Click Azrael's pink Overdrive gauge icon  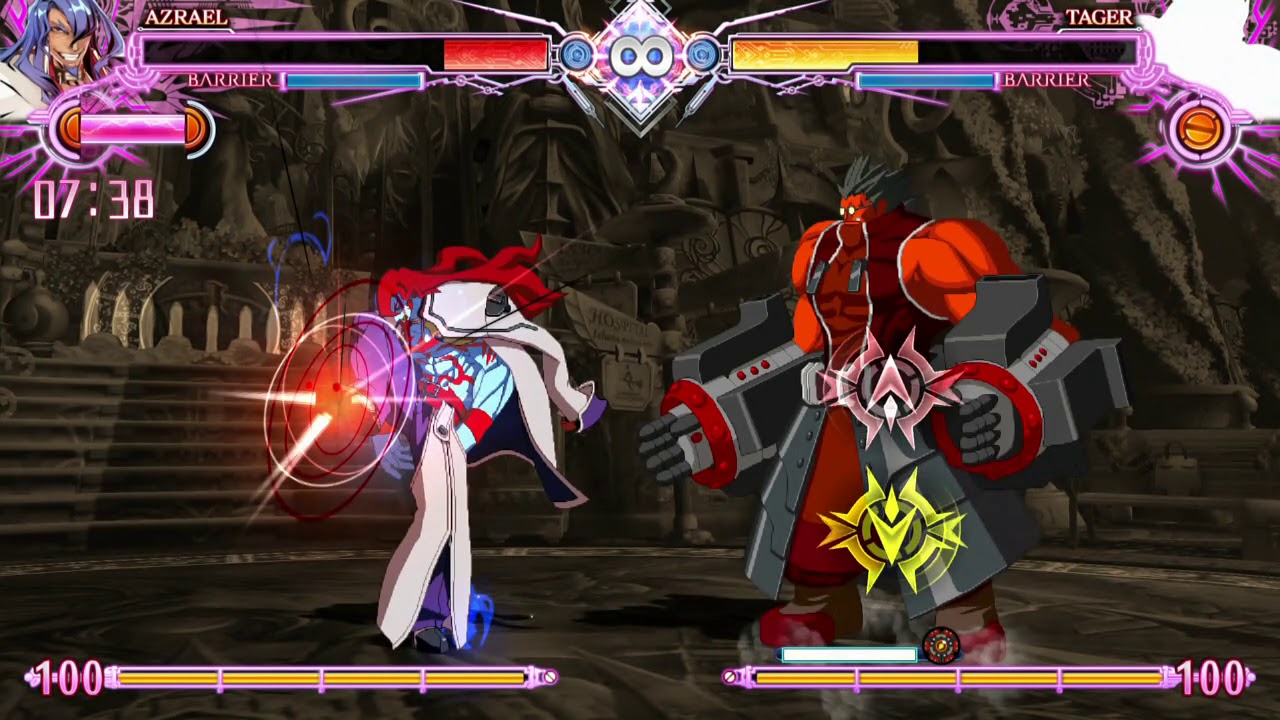point(132,129)
